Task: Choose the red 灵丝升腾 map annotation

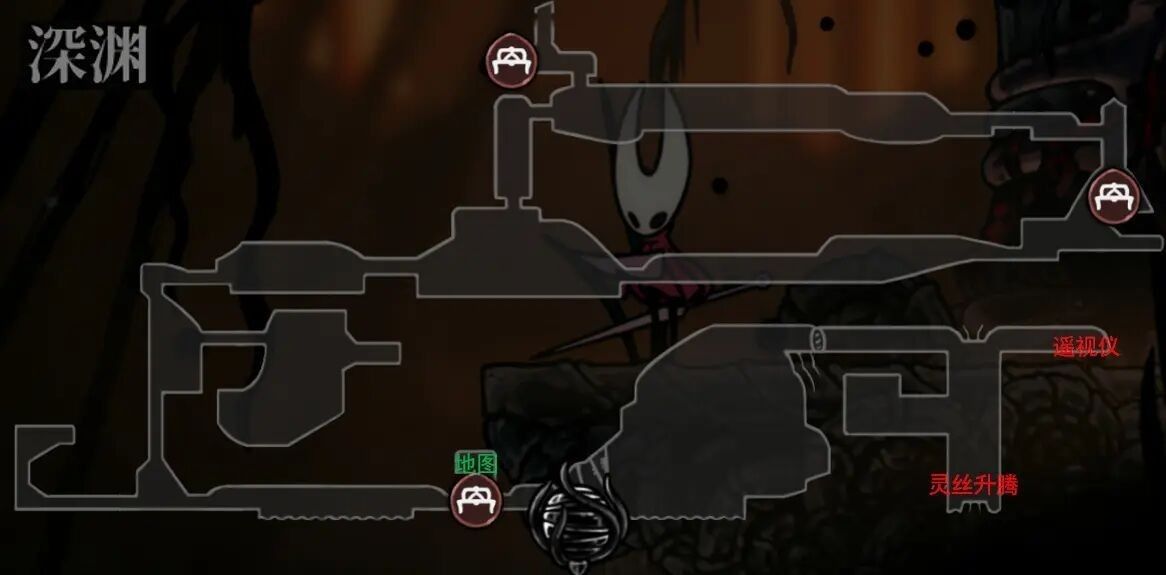Action: [973, 486]
